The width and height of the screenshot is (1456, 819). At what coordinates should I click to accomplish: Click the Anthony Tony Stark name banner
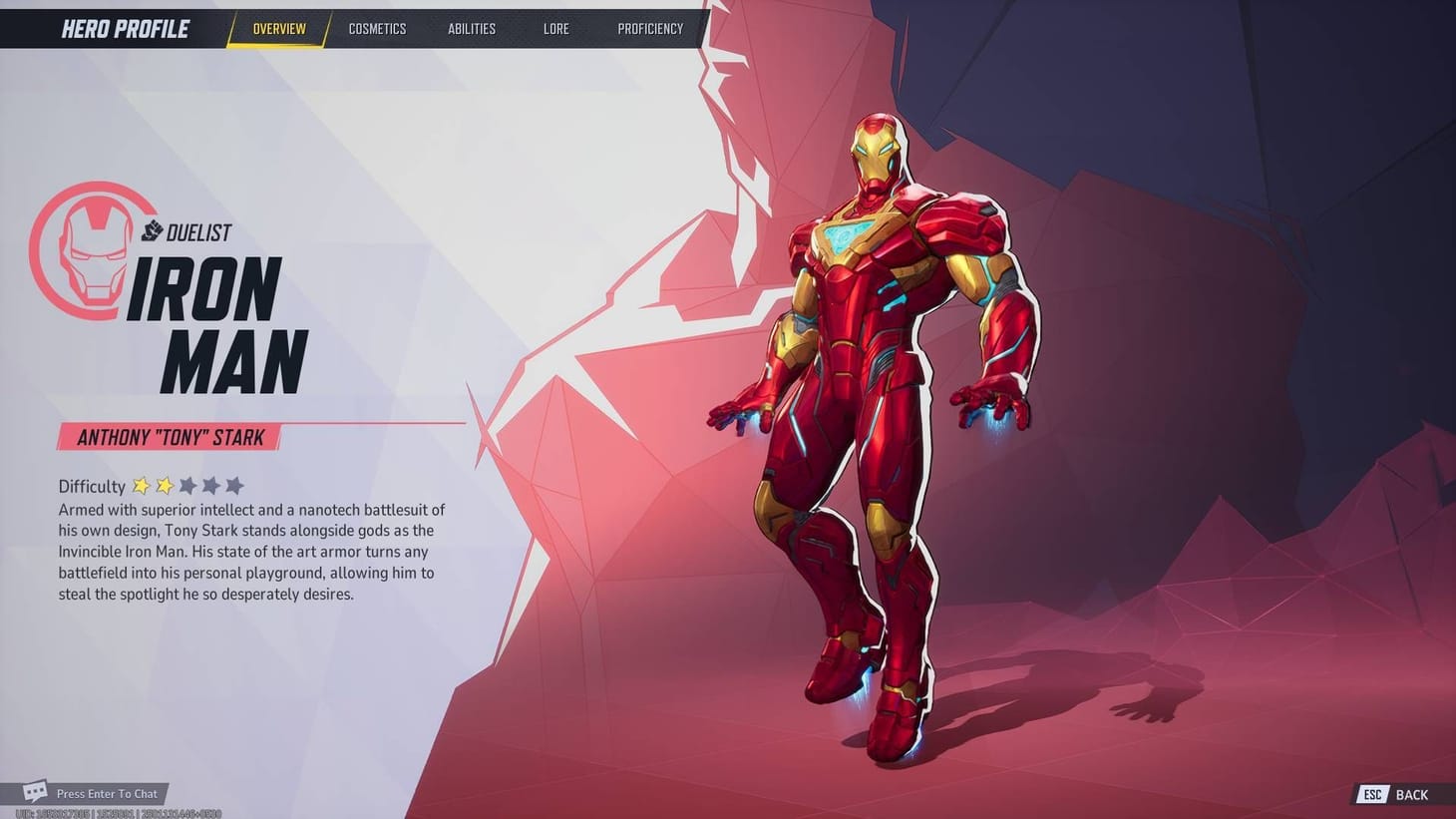tap(170, 437)
